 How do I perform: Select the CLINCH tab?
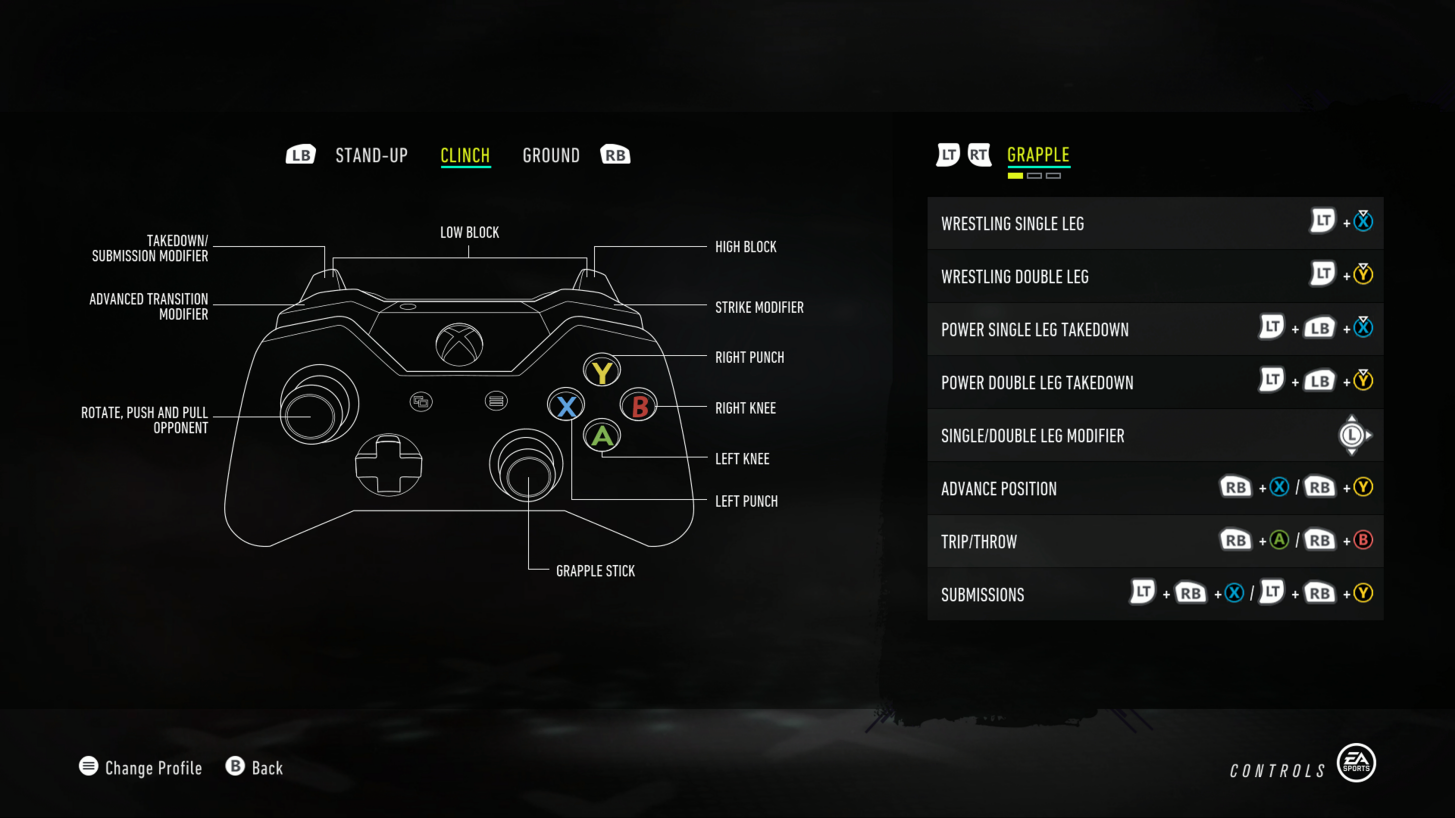click(x=464, y=154)
